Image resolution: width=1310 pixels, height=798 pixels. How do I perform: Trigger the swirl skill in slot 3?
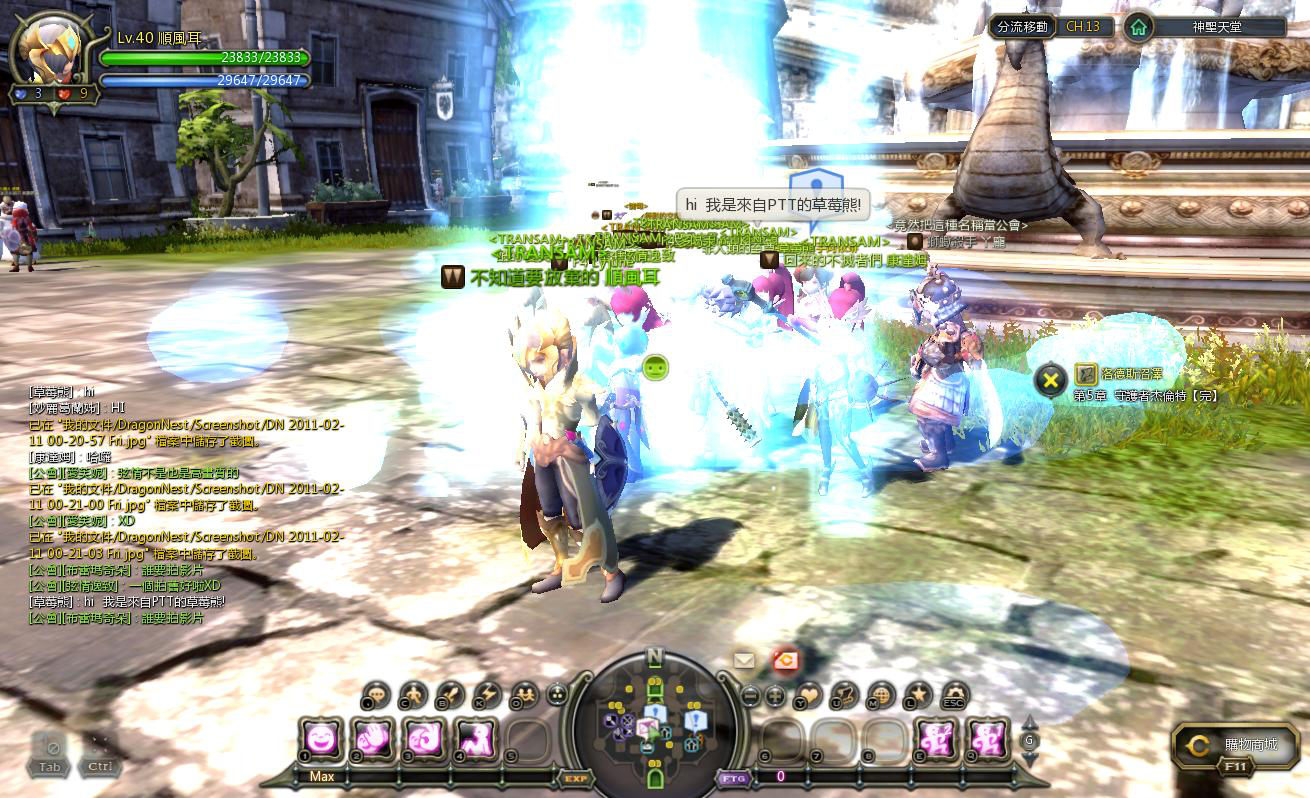coord(425,741)
